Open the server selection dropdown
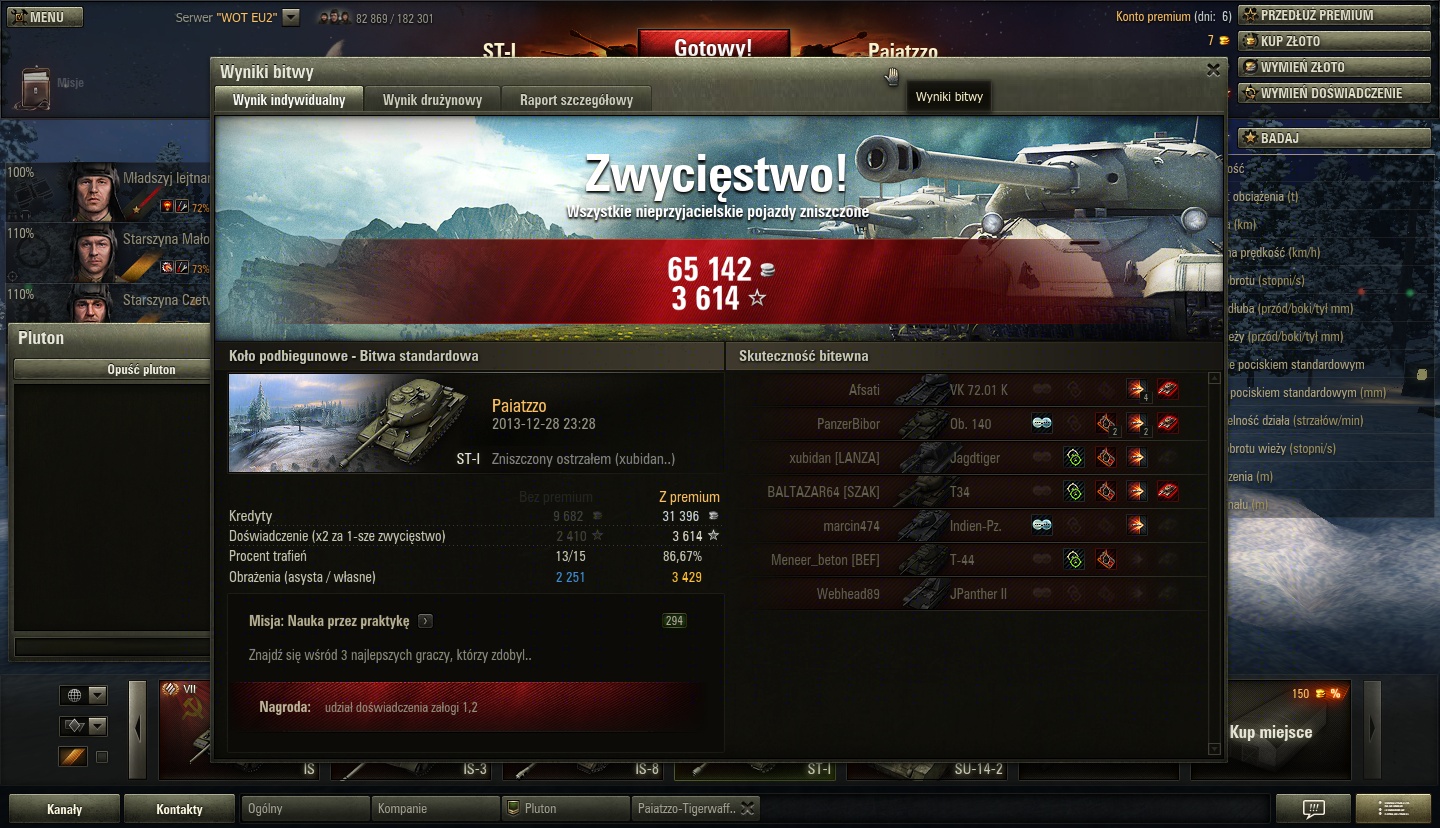This screenshot has height=828, width=1440. tap(291, 17)
